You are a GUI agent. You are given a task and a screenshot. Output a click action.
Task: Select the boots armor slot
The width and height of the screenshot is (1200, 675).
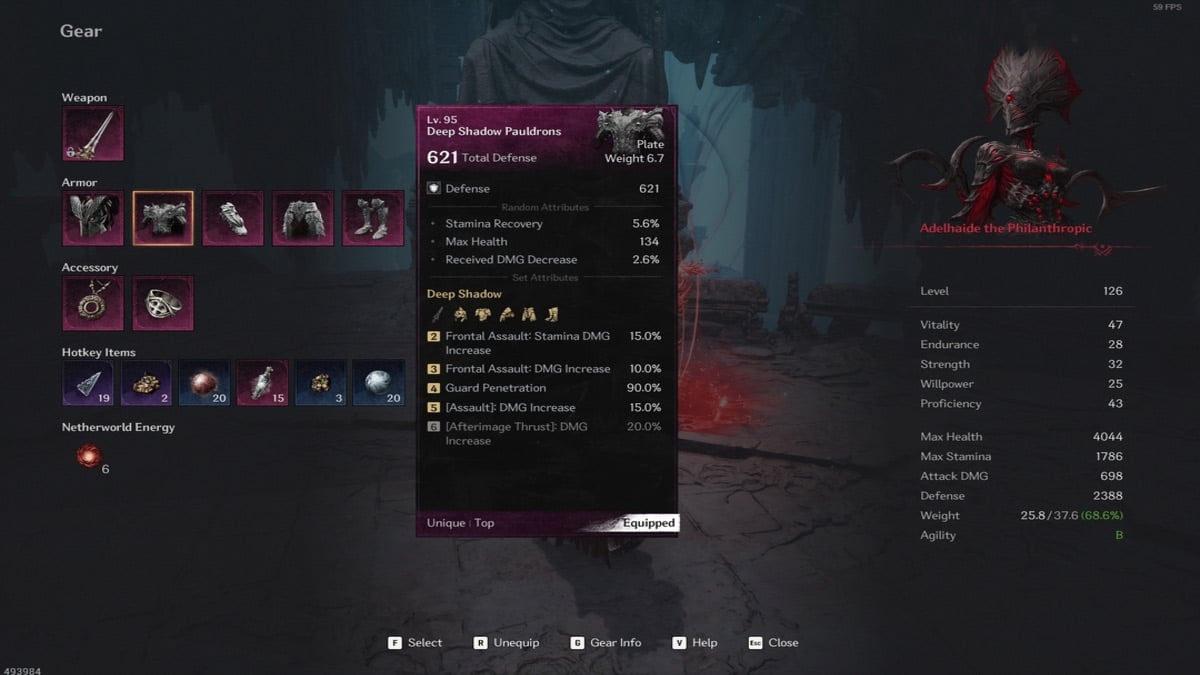pos(373,218)
